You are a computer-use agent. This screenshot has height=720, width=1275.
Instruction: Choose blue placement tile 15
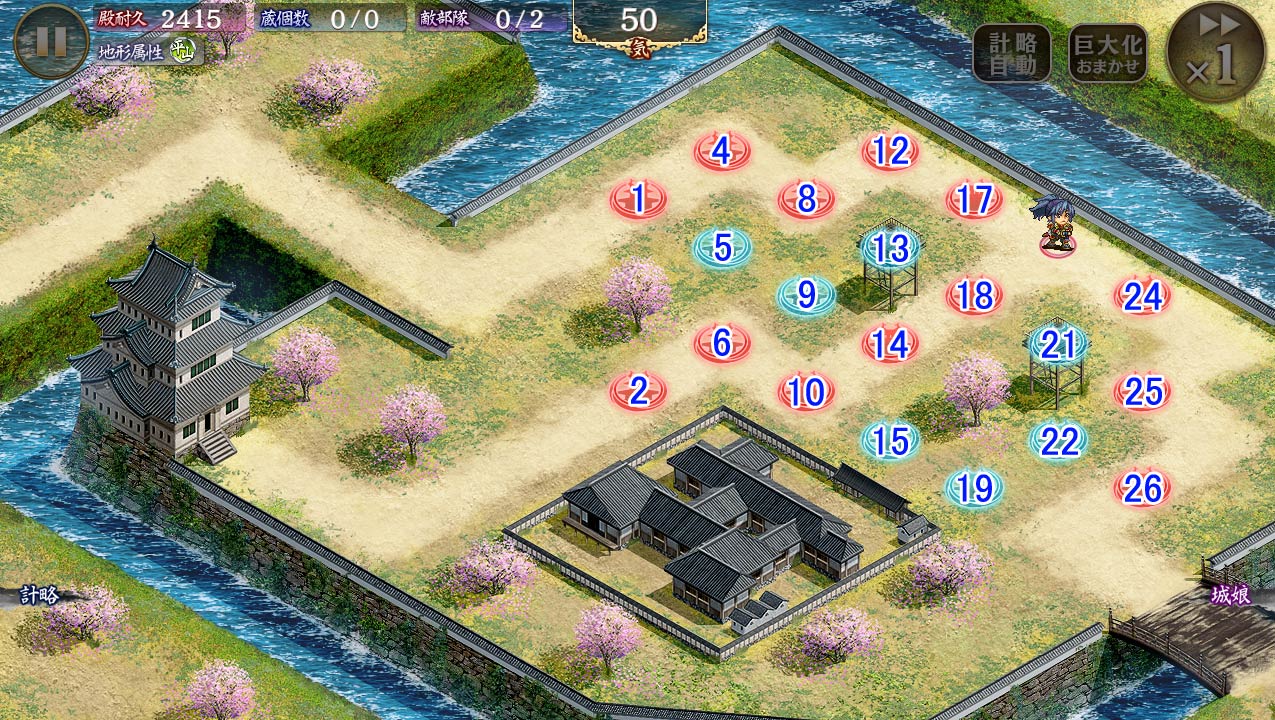(890, 440)
